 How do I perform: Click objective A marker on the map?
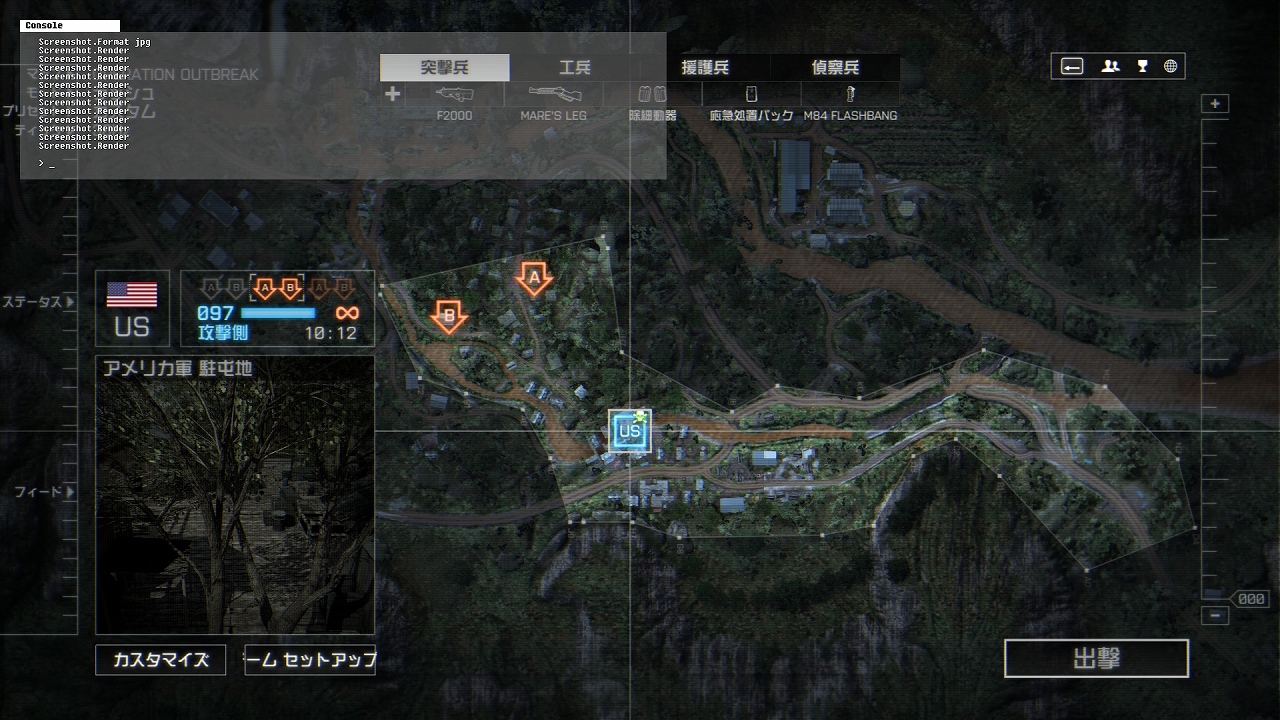click(534, 277)
